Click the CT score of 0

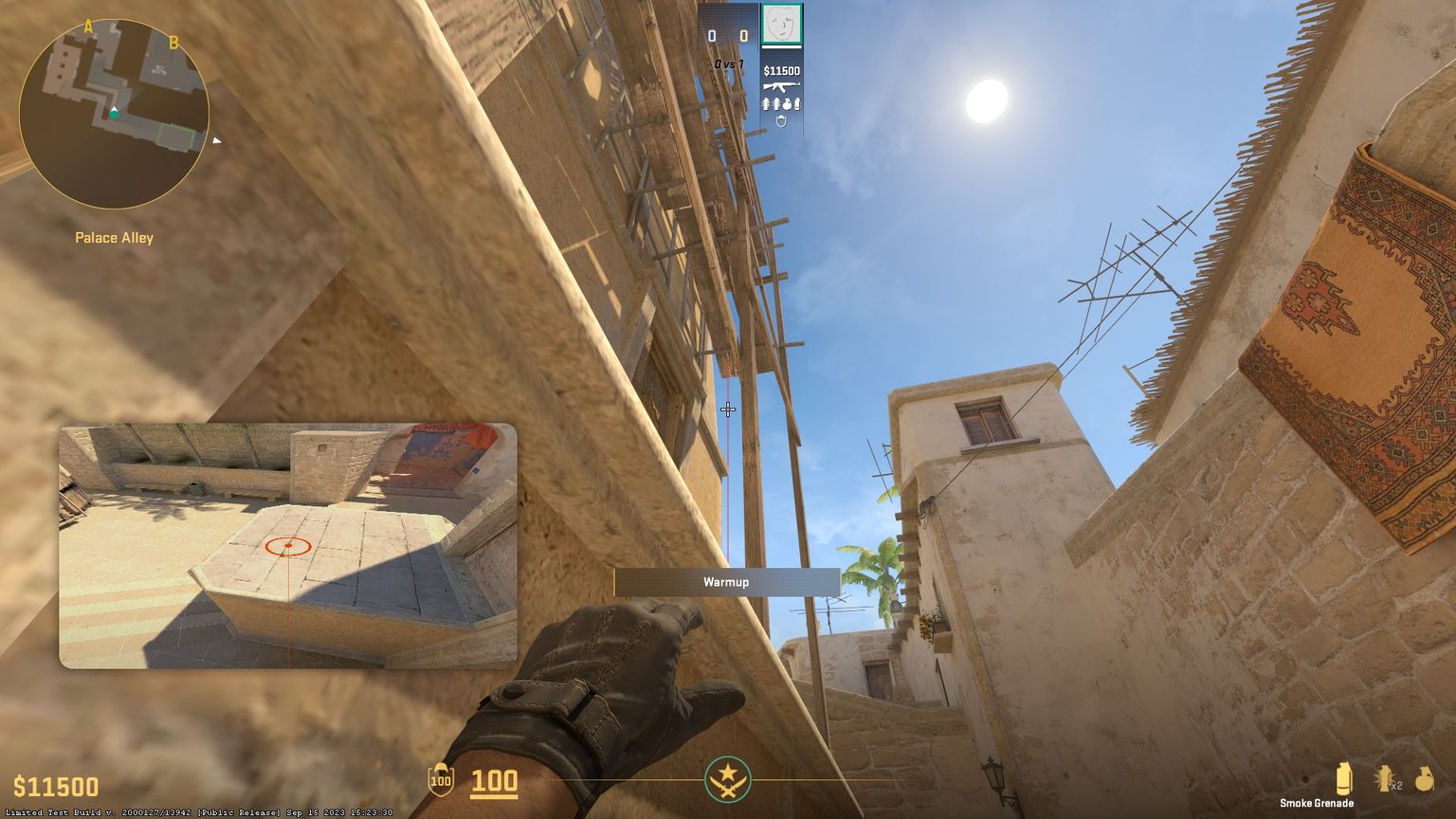(711, 34)
